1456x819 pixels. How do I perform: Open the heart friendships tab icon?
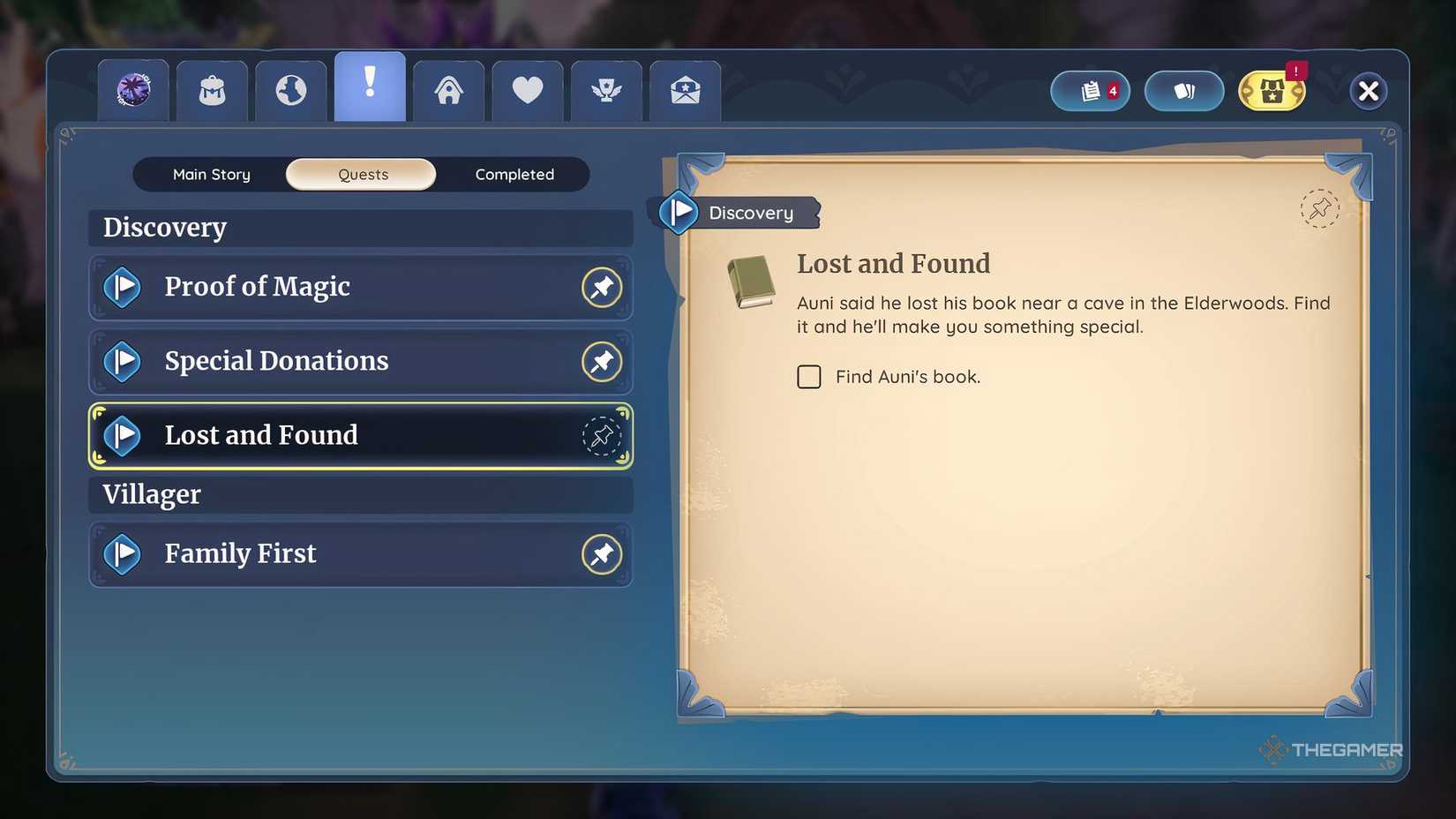point(527,89)
